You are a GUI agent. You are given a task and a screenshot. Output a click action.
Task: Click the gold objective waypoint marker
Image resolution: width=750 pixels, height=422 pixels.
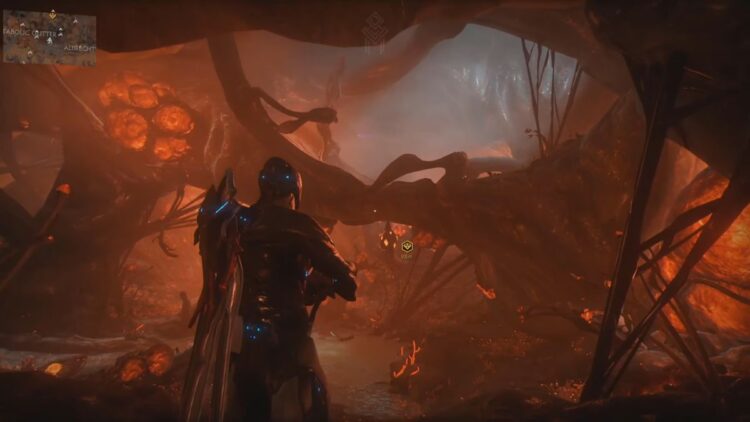[407, 247]
